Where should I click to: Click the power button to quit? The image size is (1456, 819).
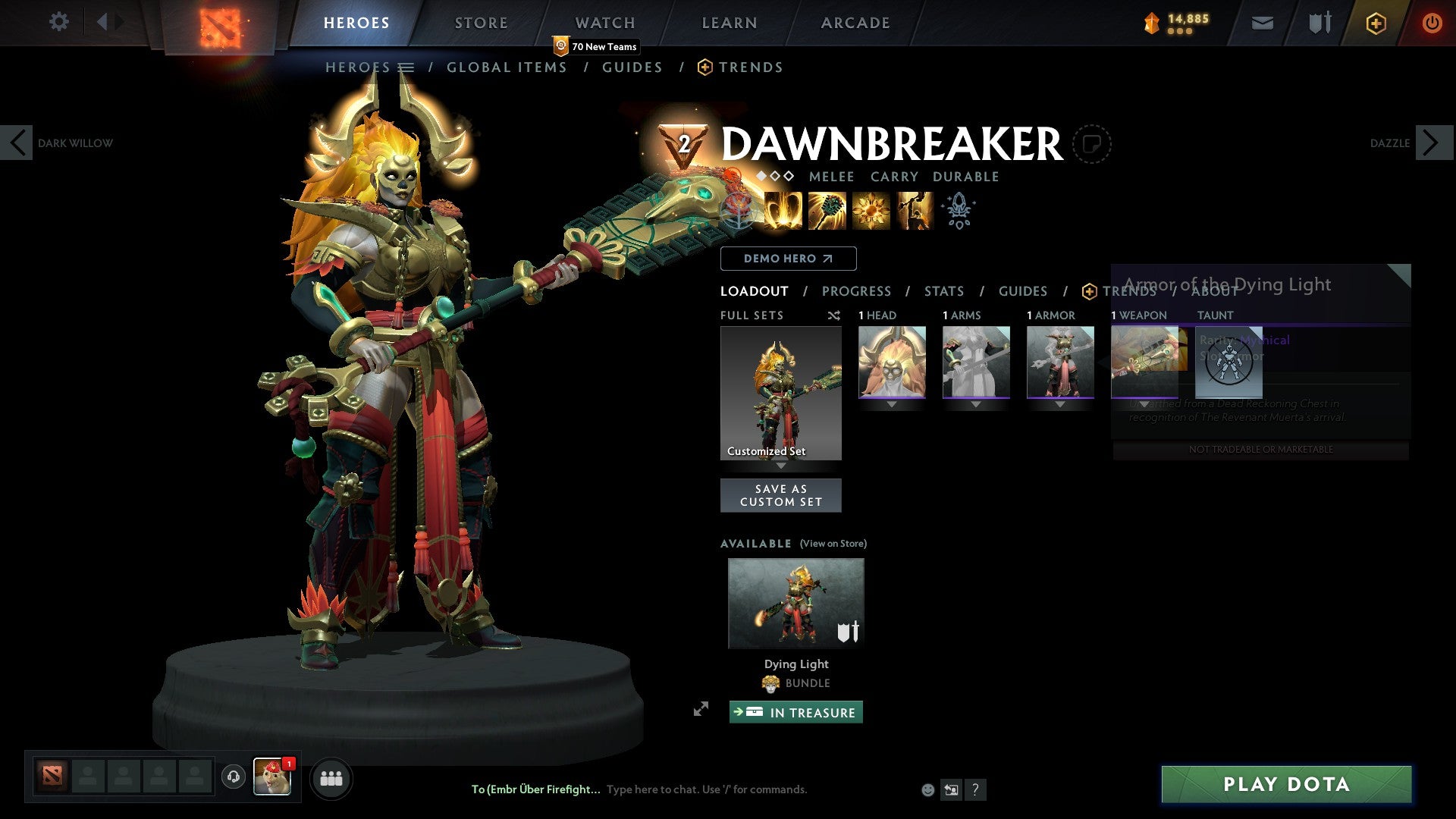pyautogui.click(x=1432, y=23)
